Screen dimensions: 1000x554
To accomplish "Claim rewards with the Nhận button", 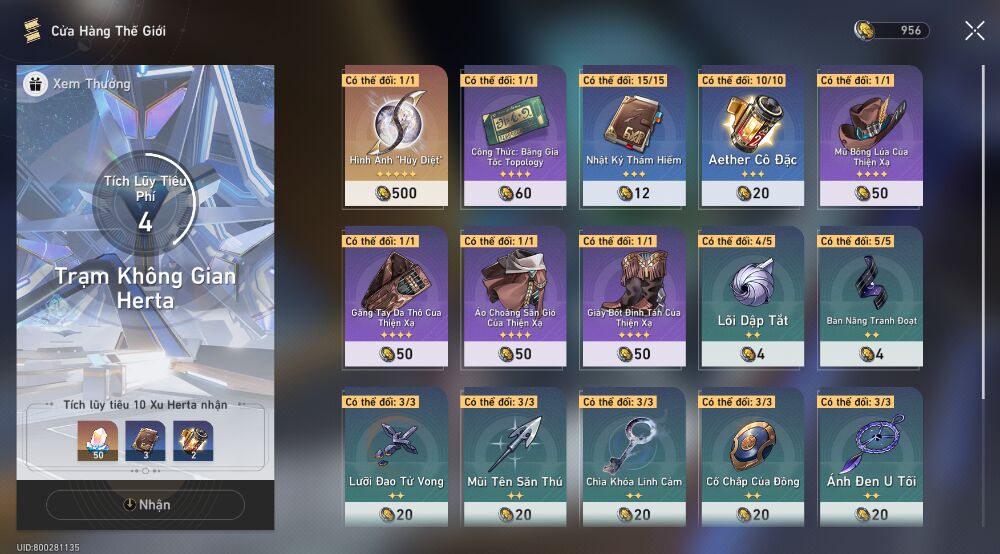I will coord(146,505).
